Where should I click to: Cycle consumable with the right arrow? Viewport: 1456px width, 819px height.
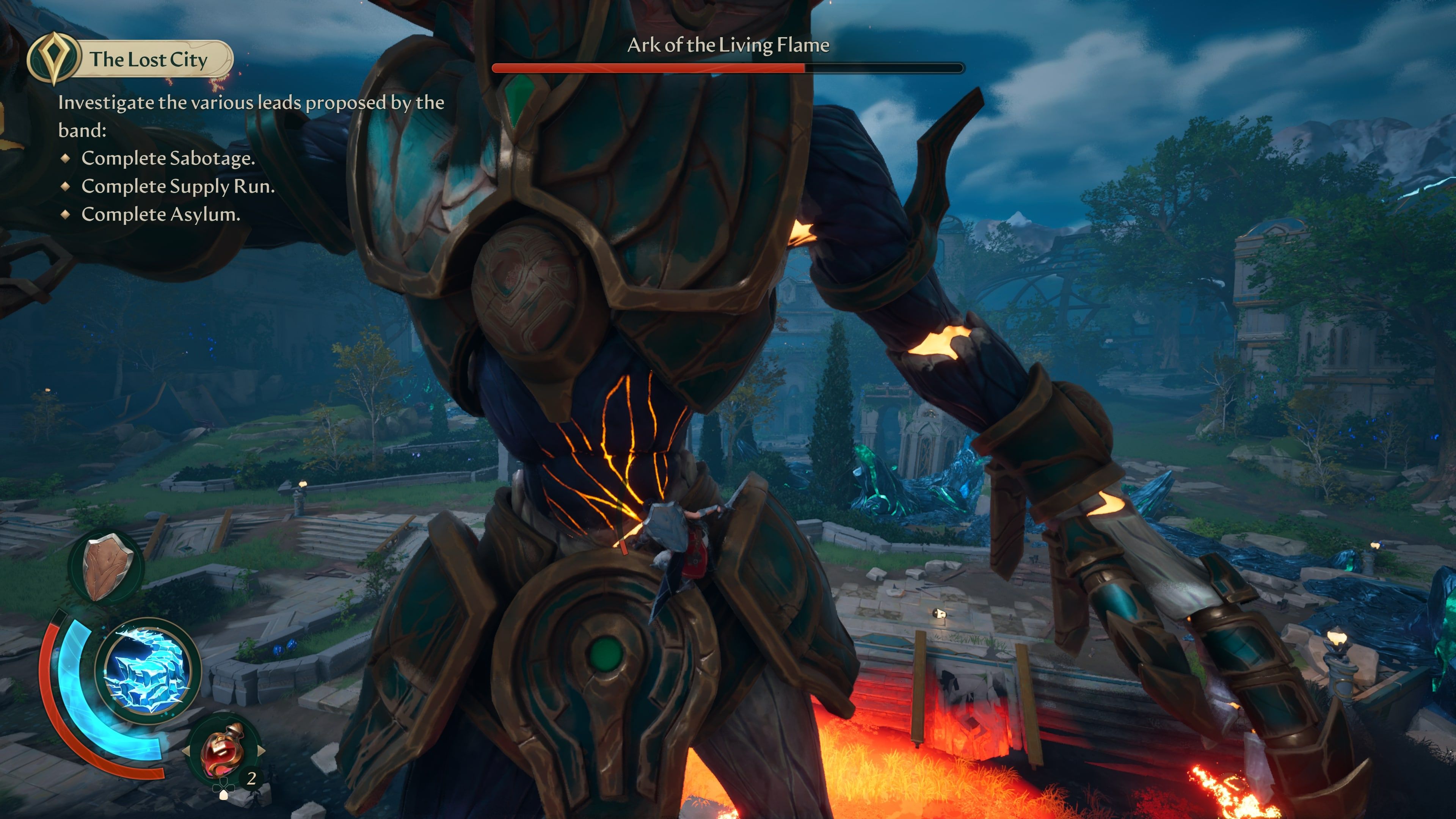click(261, 751)
